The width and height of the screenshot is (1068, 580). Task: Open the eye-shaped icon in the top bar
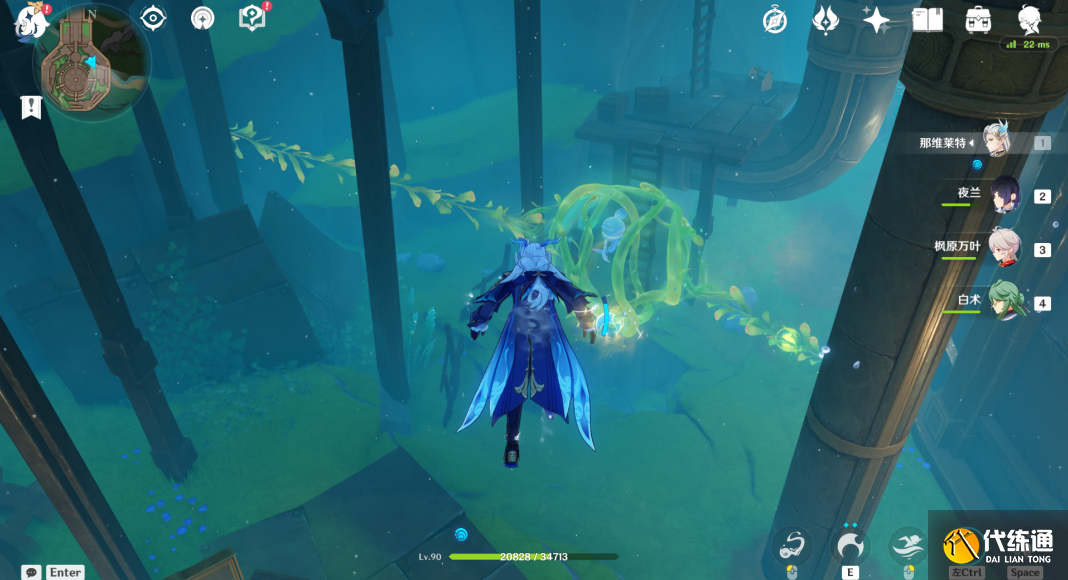(153, 18)
